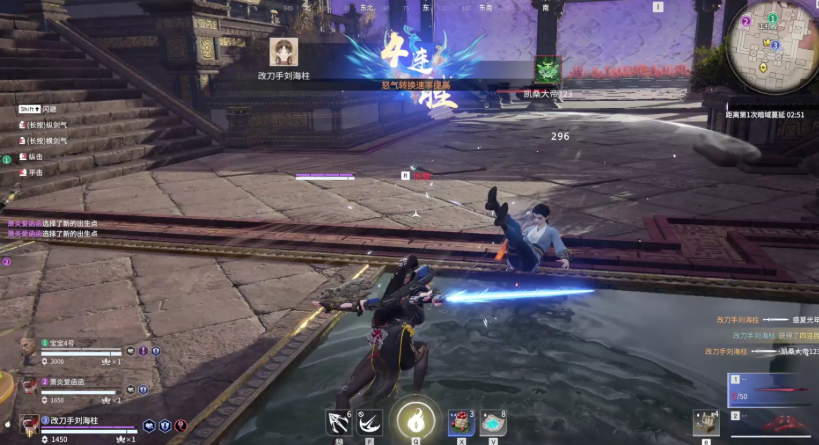Click the green enemy emblem 凯桑大帝123
This screenshot has height=445, width=819.
[547, 69]
